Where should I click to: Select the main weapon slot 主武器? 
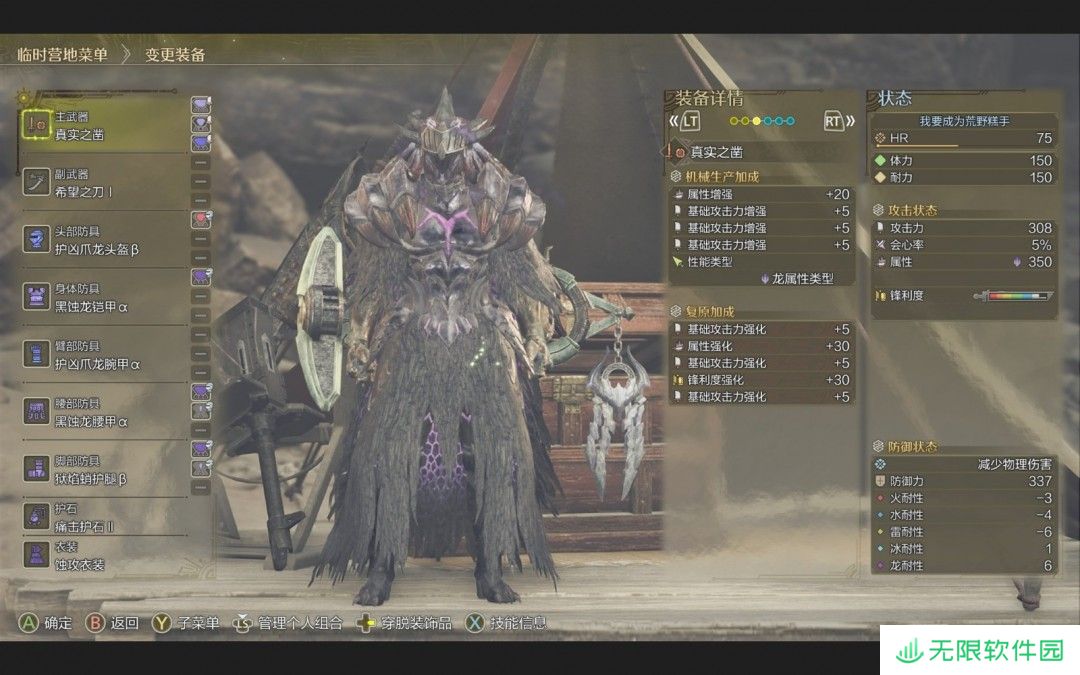click(x=100, y=125)
